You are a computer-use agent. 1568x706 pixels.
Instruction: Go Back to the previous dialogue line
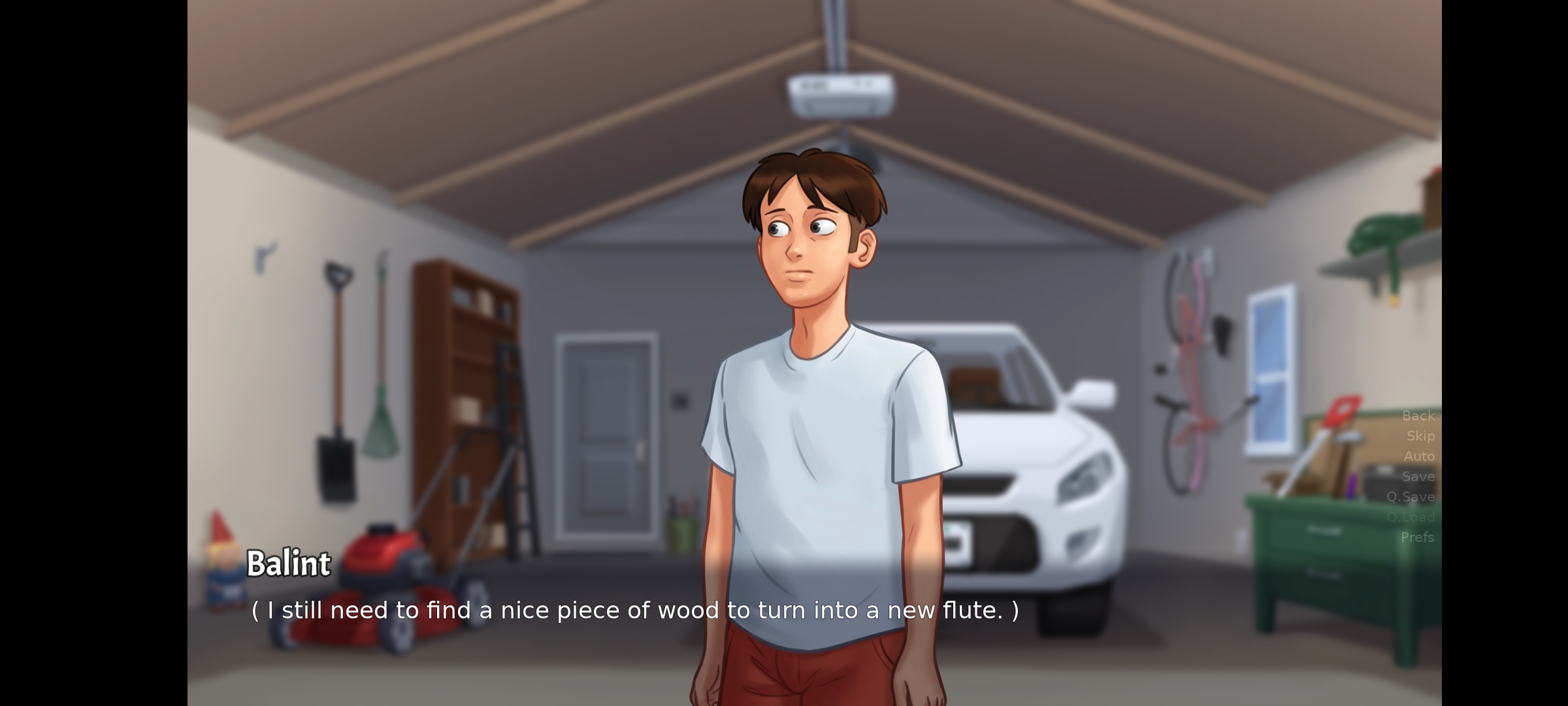(1418, 416)
